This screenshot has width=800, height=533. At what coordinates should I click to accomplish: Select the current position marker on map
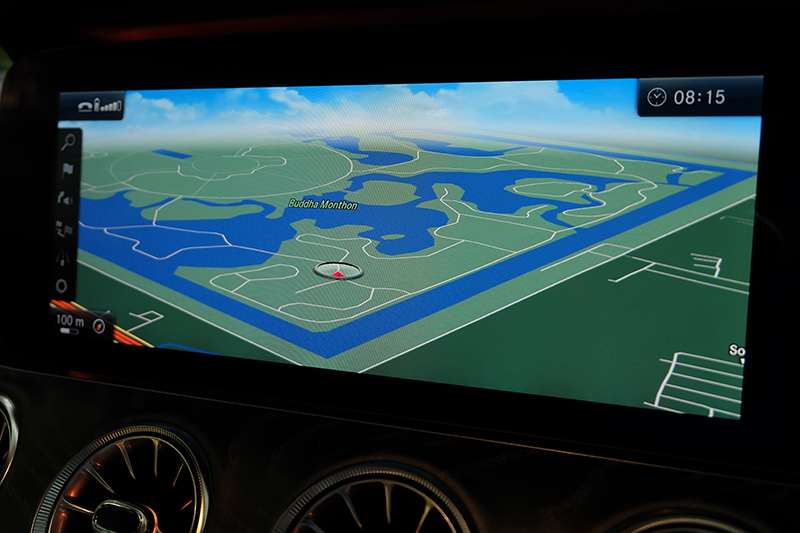(x=337, y=270)
